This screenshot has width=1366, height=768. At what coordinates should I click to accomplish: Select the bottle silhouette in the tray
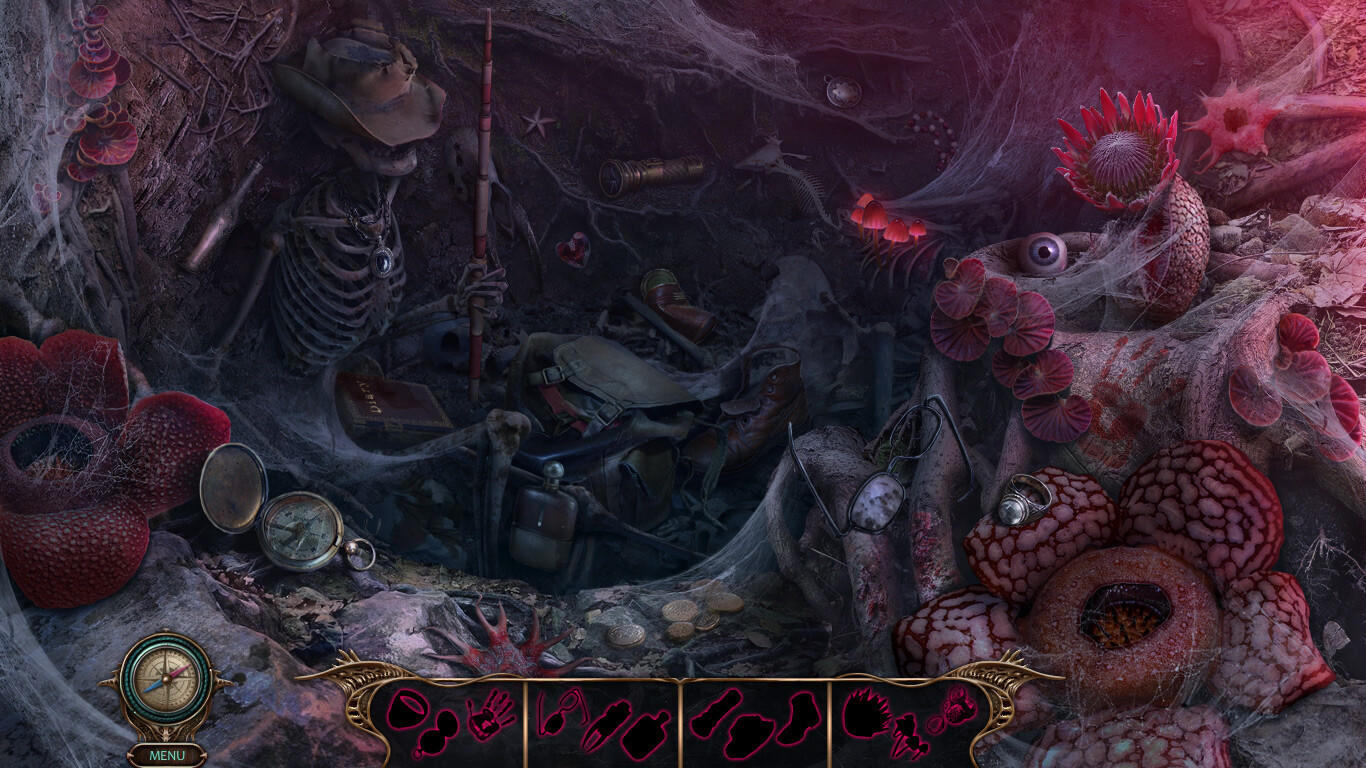(646, 735)
